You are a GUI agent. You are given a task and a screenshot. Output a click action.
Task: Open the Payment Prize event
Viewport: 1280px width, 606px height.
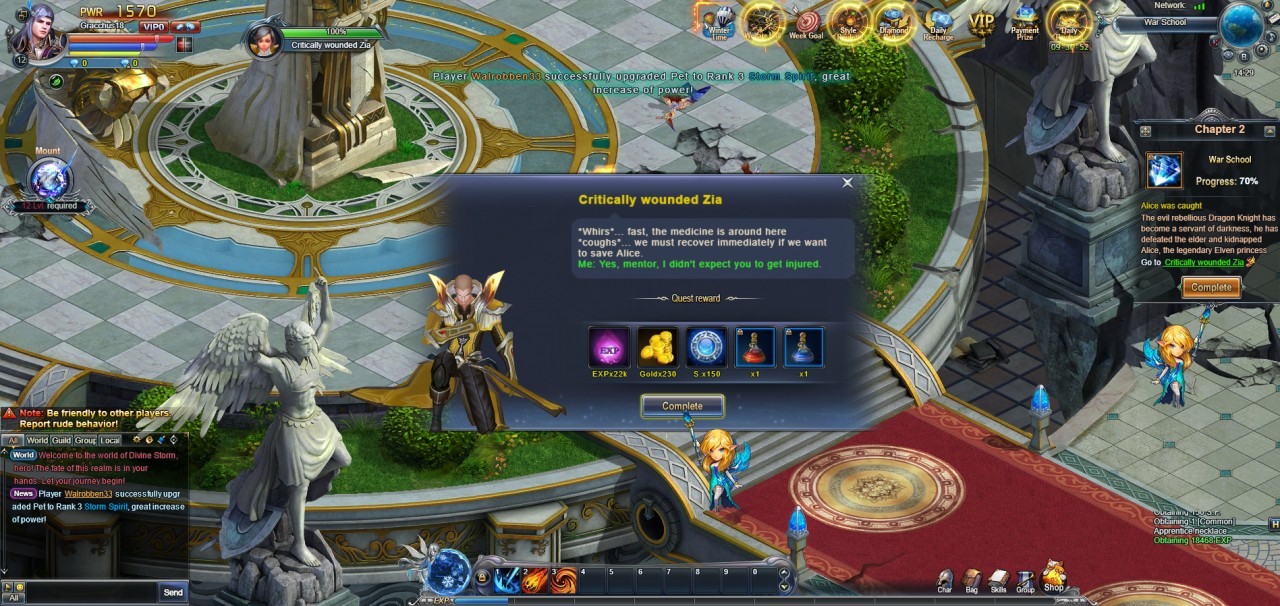(x=1024, y=21)
